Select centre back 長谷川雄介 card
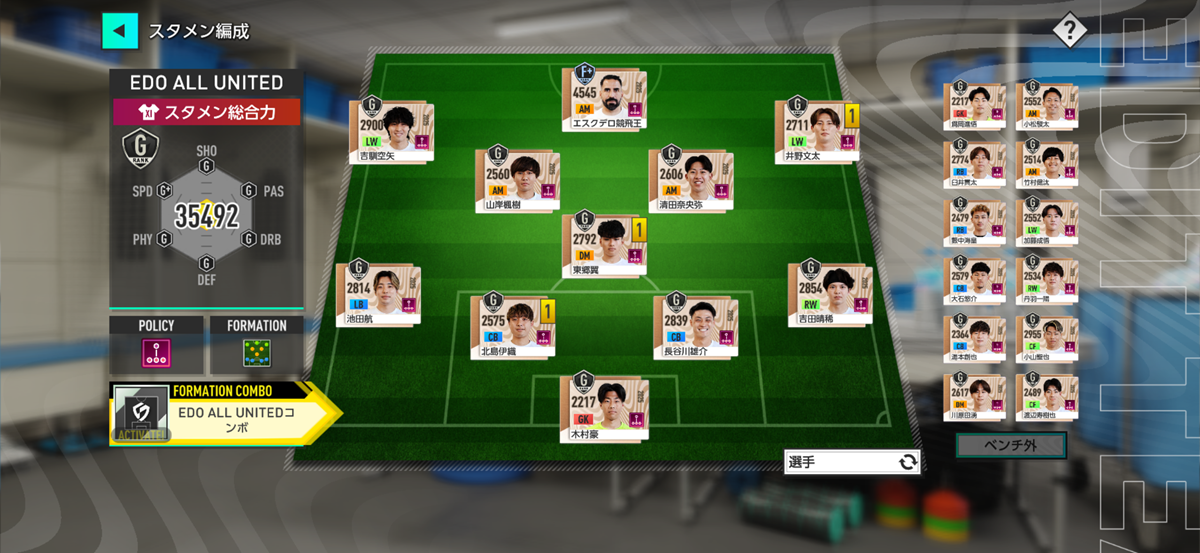1200x553 pixels. (x=695, y=325)
